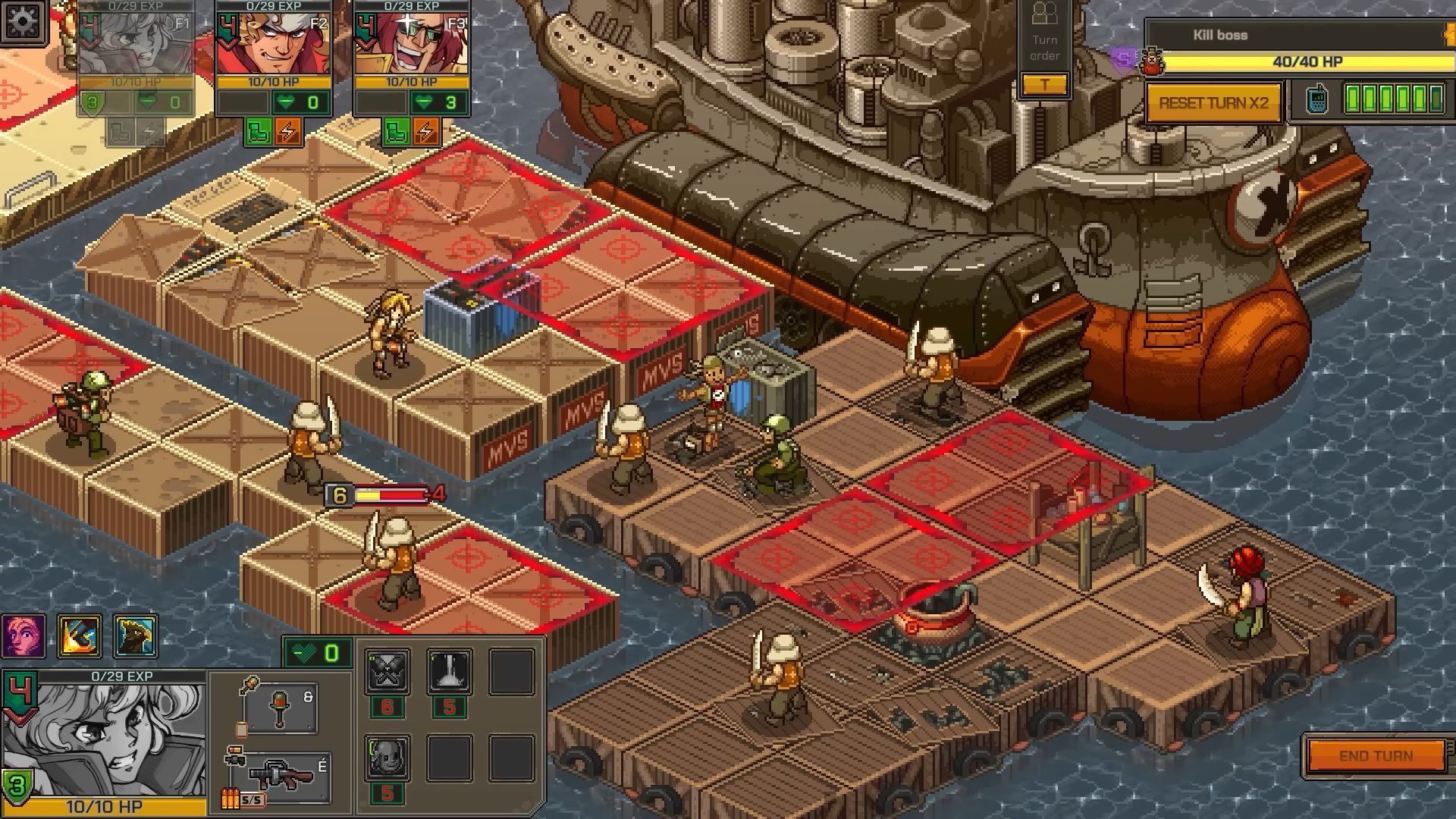
Task: Click the dark bird passive icon
Action: pyautogui.click(x=136, y=635)
